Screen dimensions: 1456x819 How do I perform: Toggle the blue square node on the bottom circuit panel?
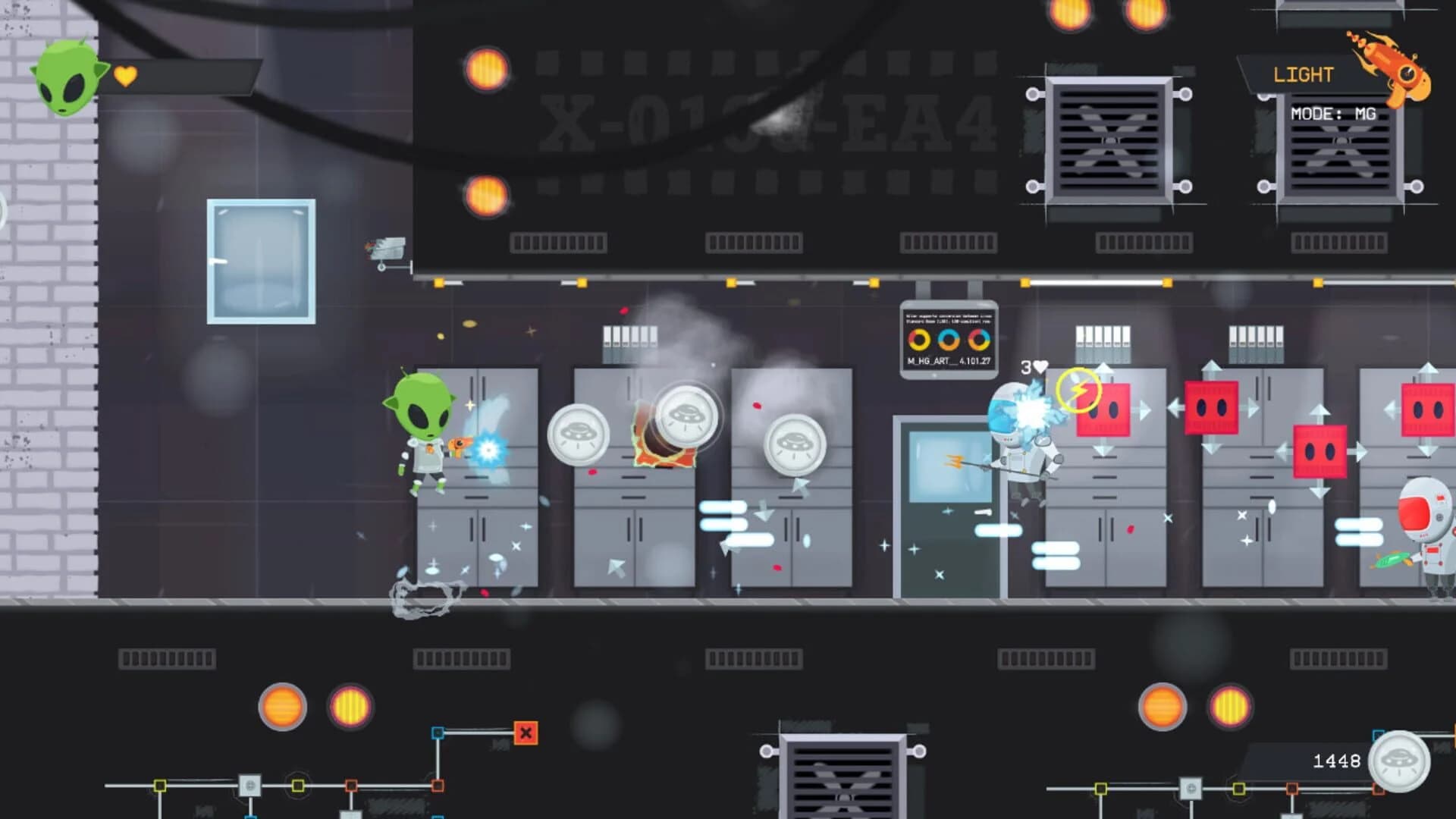click(437, 733)
